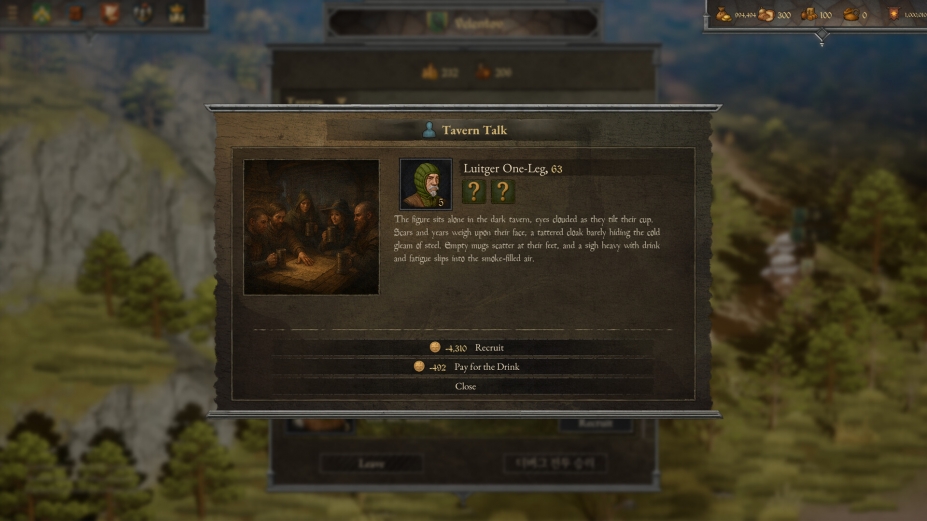Viewport: 927px width, 521px height.
Task: Close the Tavern Talk dialog
Action: click(x=466, y=386)
